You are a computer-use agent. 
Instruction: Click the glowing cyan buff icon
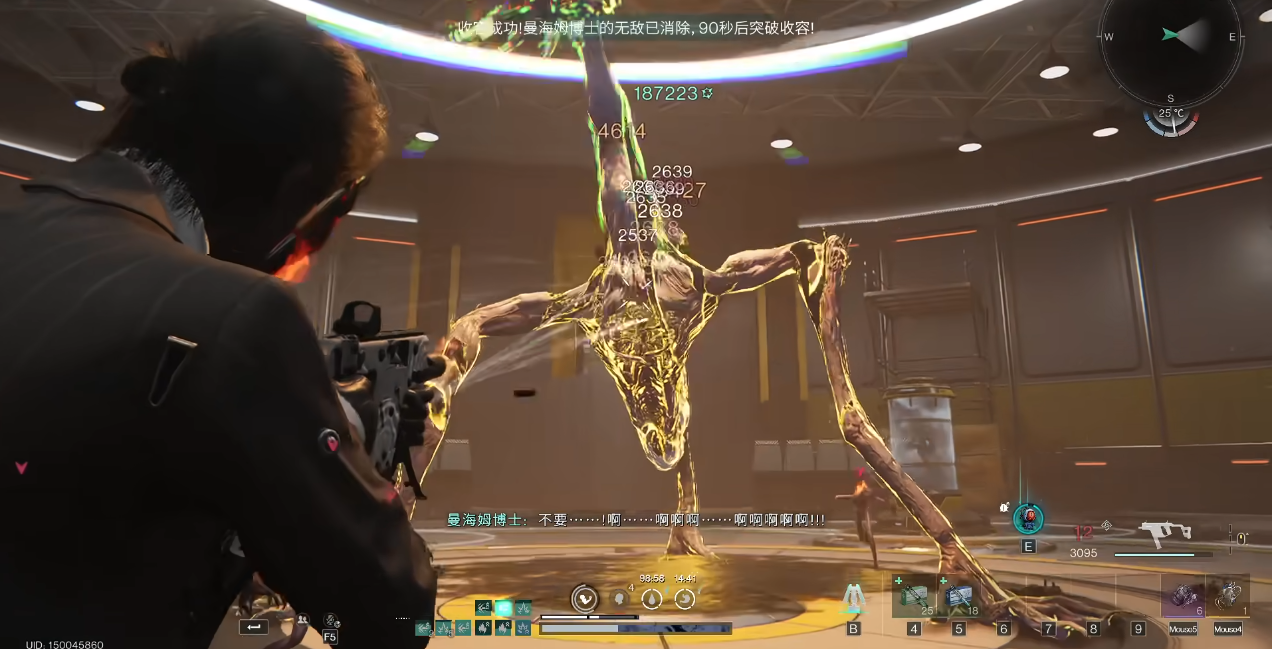(x=503, y=607)
